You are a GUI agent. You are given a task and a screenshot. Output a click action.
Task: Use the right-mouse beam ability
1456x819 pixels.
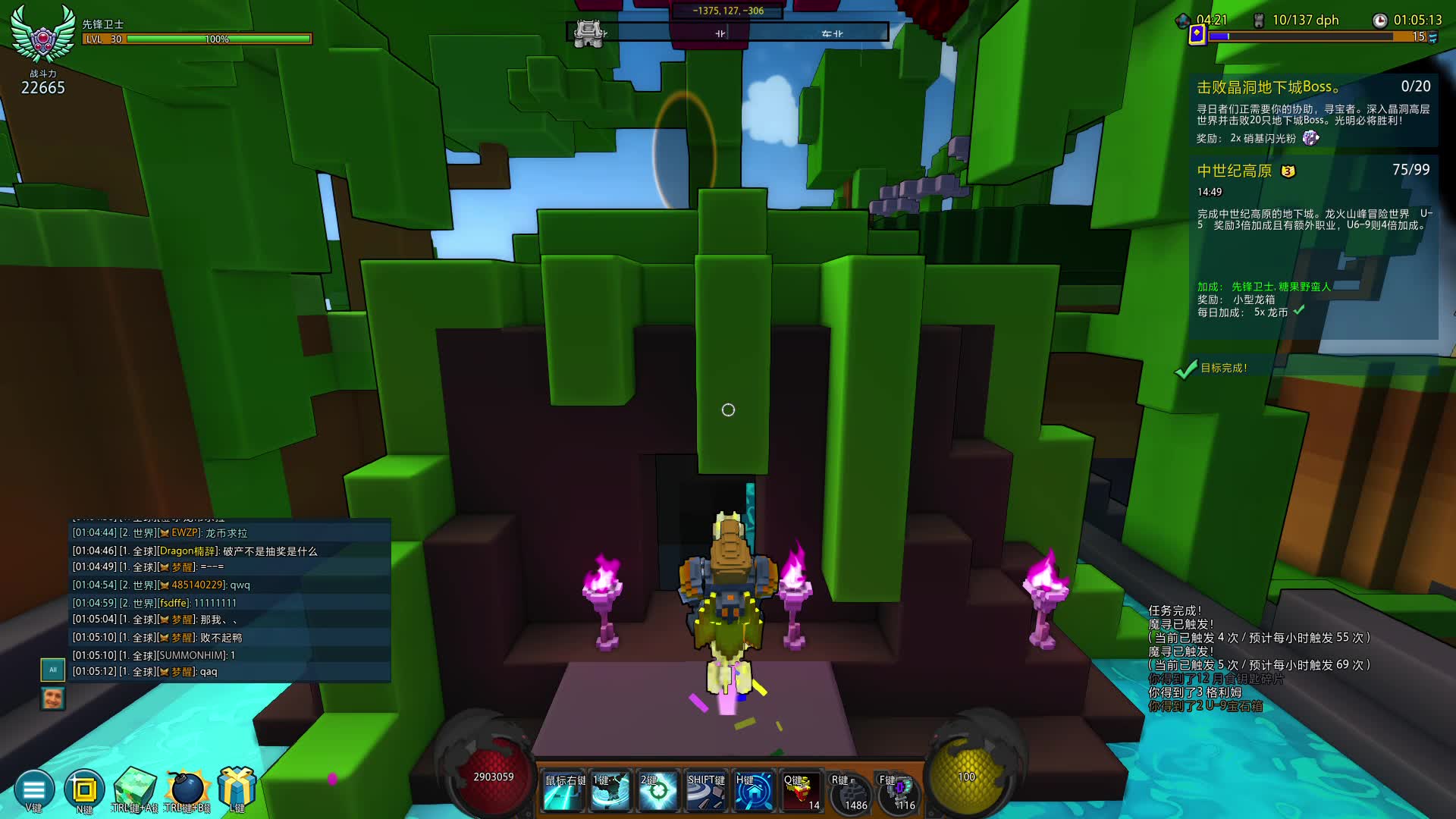565,792
